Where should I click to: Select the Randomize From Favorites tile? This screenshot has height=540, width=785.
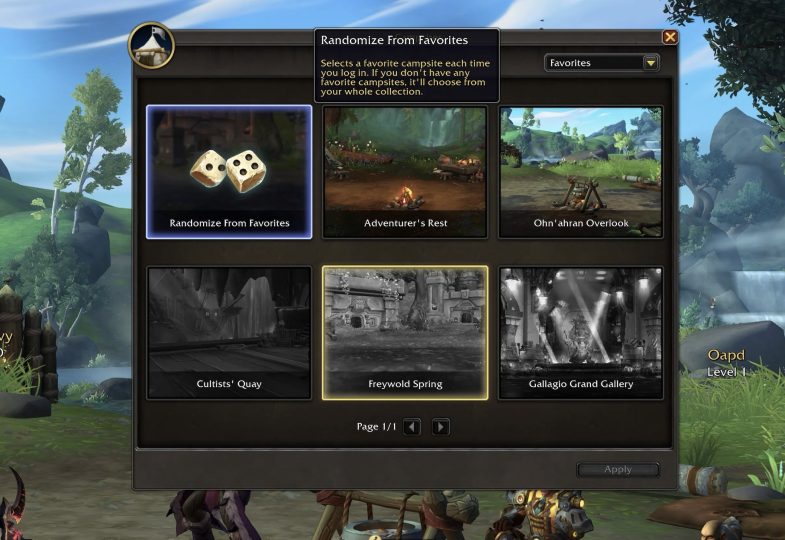[229, 172]
